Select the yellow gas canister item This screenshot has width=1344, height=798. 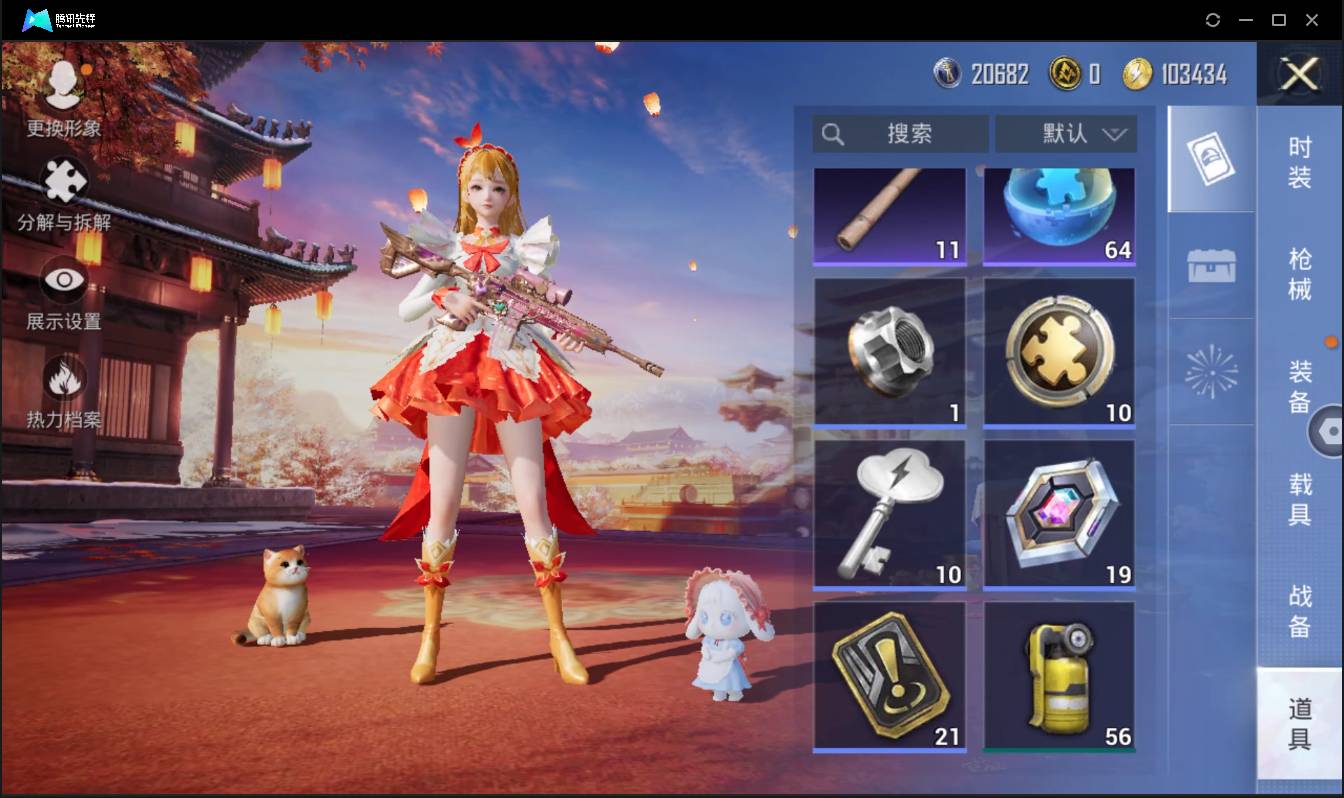click(1059, 676)
